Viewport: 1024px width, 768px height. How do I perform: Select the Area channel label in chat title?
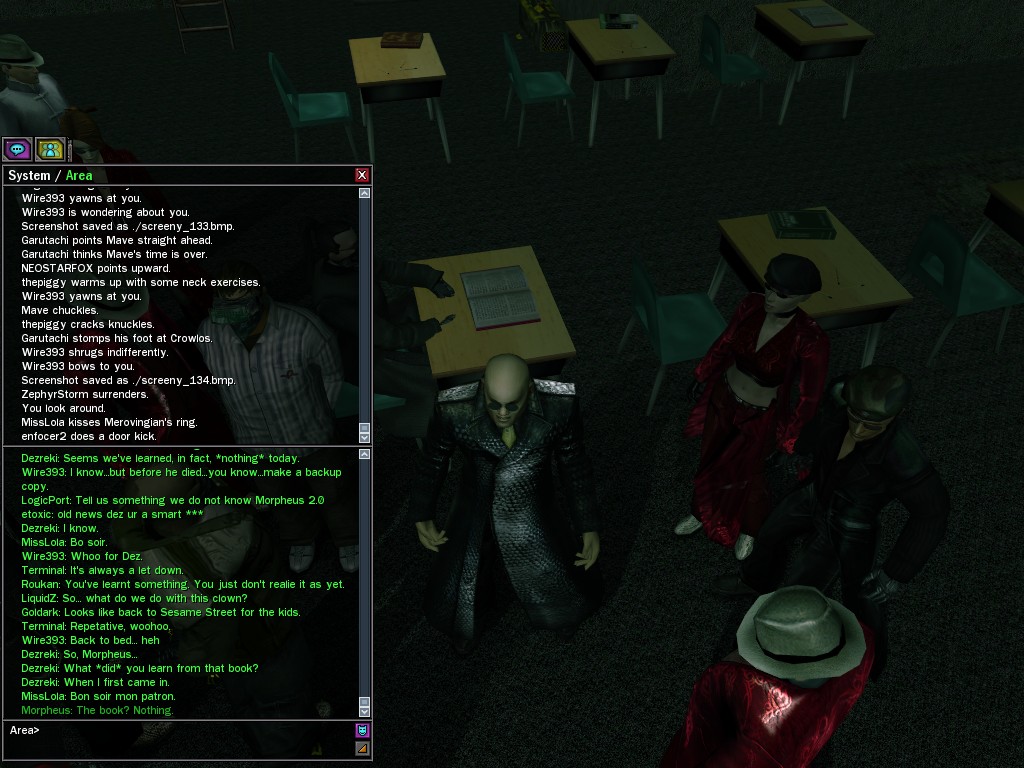(x=79, y=176)
